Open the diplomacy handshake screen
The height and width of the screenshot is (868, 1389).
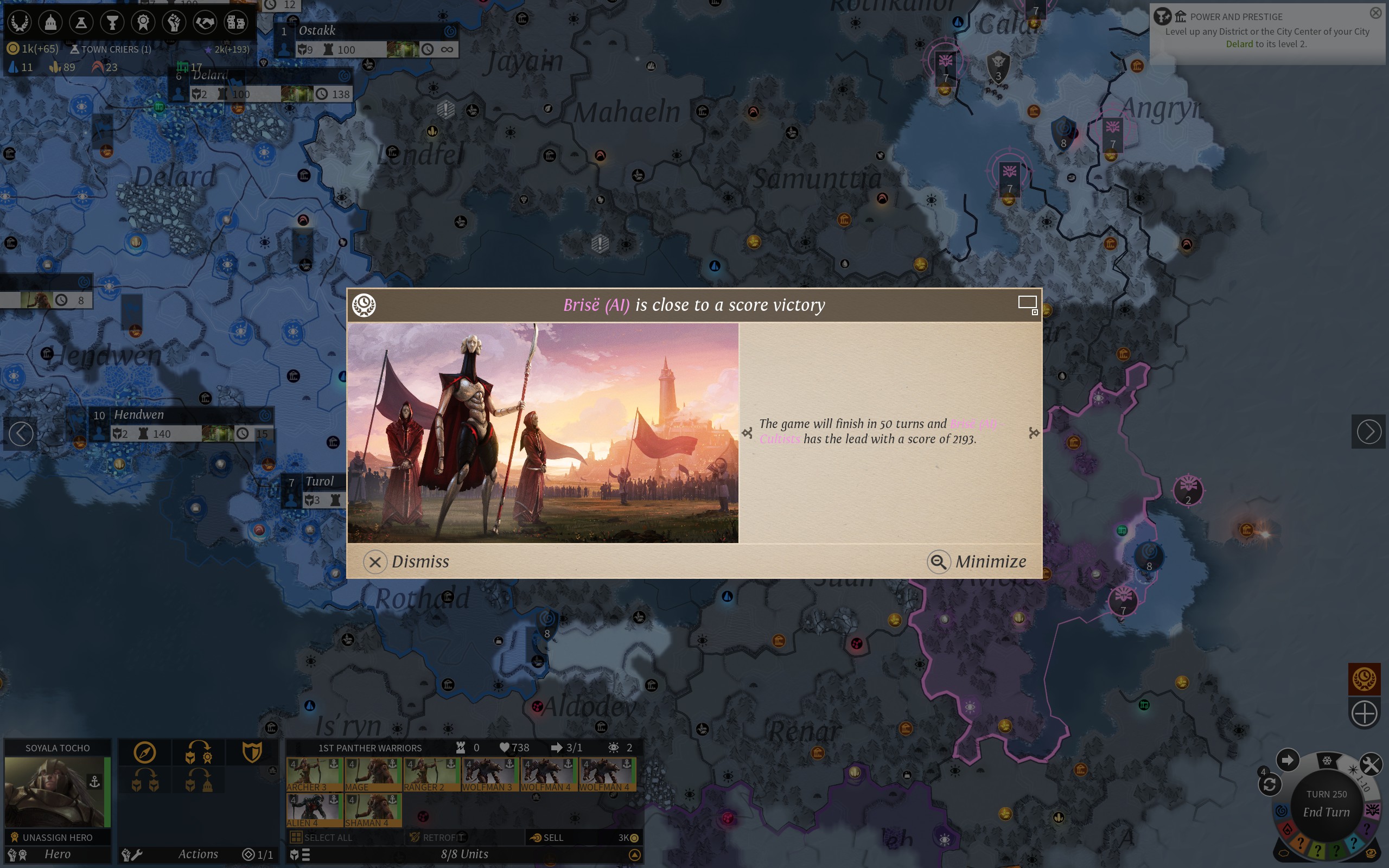point(205,22)
